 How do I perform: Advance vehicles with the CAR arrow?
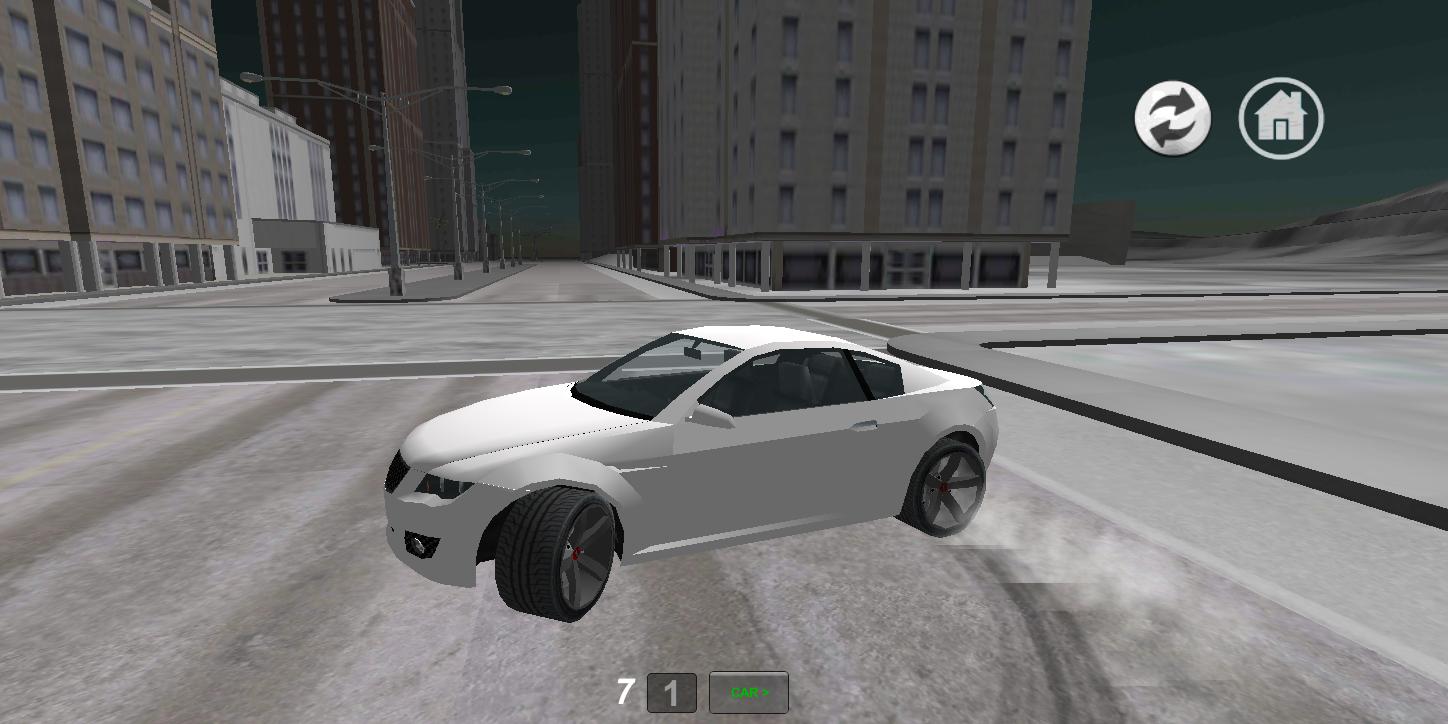pos(747,692)
